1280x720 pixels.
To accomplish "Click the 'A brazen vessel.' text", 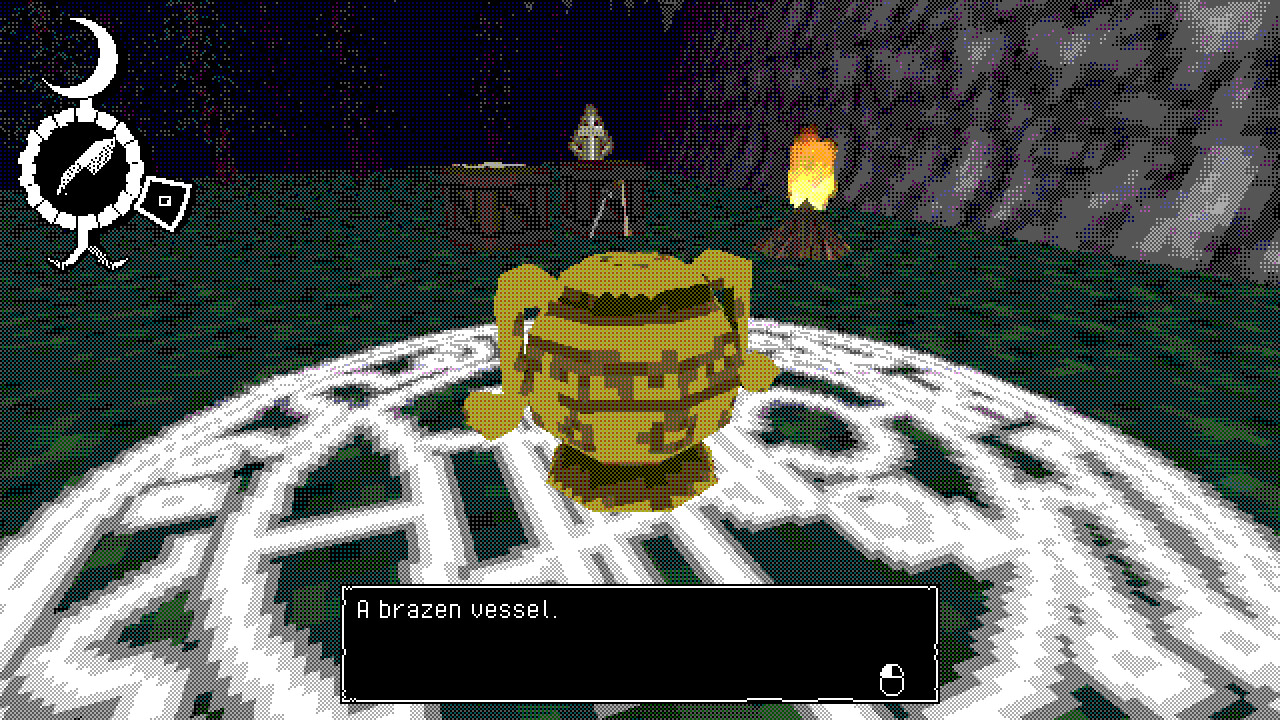I will point(455,608).
